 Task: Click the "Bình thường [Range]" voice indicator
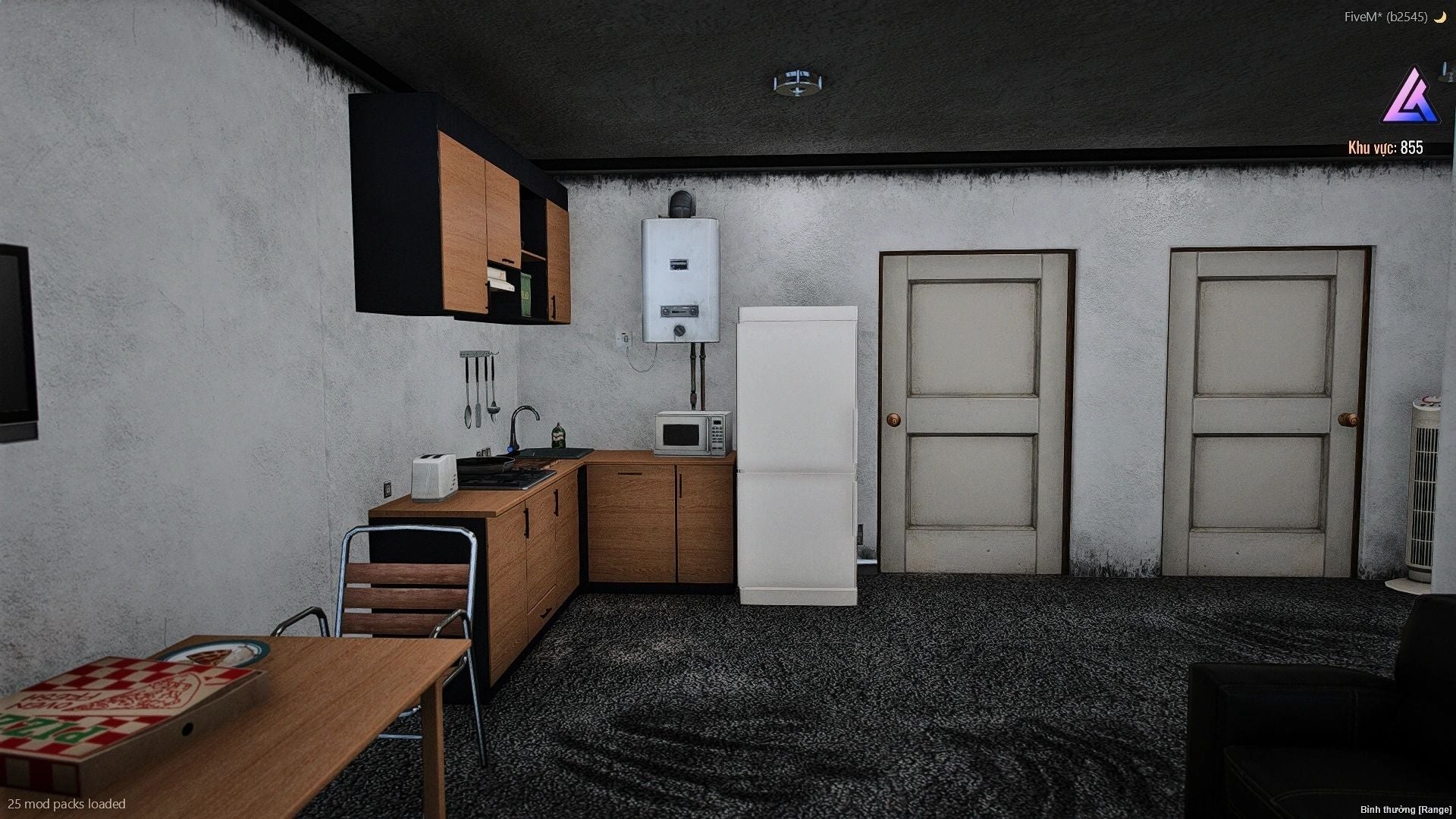pyautogui.click(x=1405, y=810)
